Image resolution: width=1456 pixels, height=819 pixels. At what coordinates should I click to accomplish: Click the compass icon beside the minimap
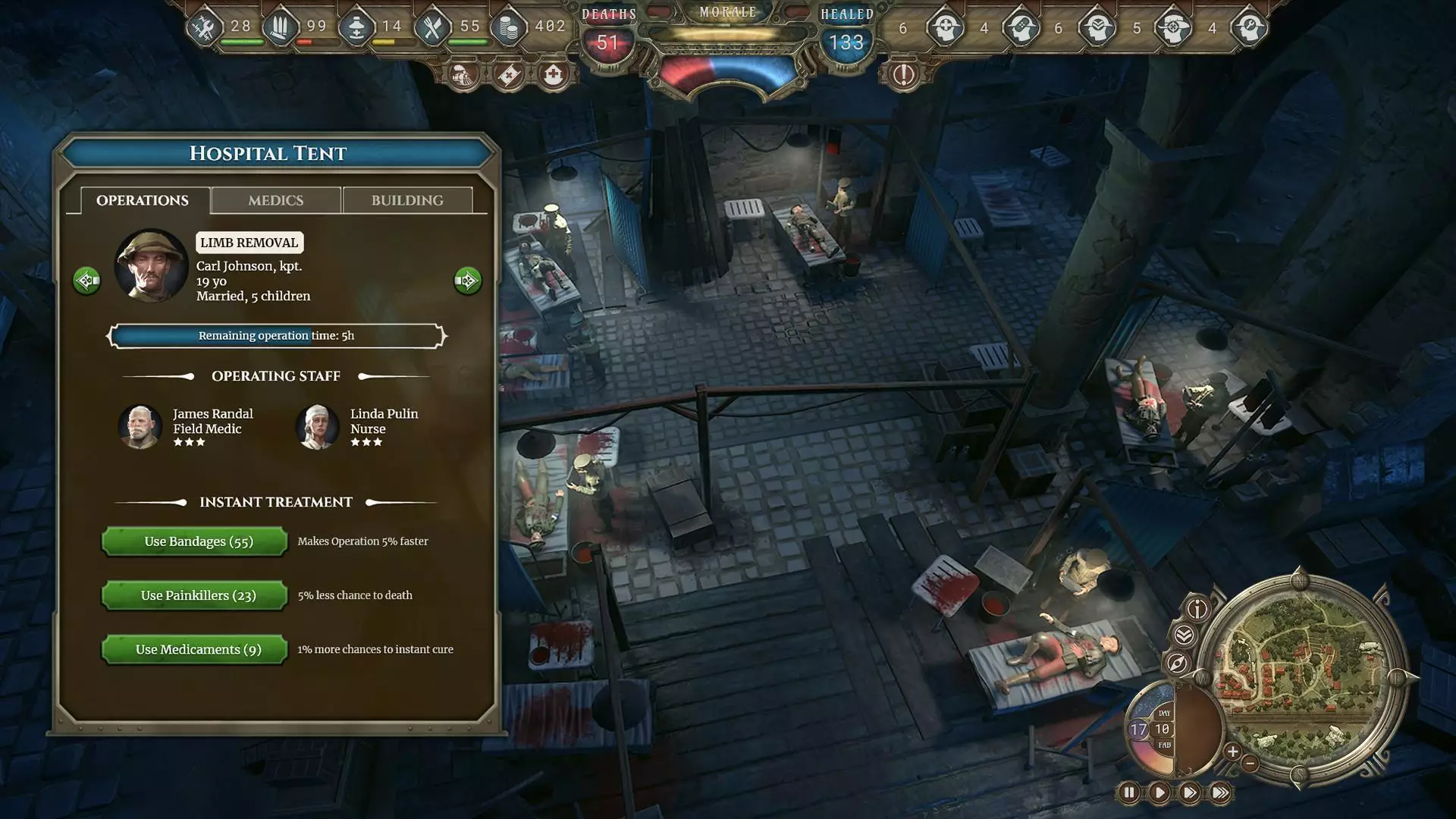(x=1177, y=664)
